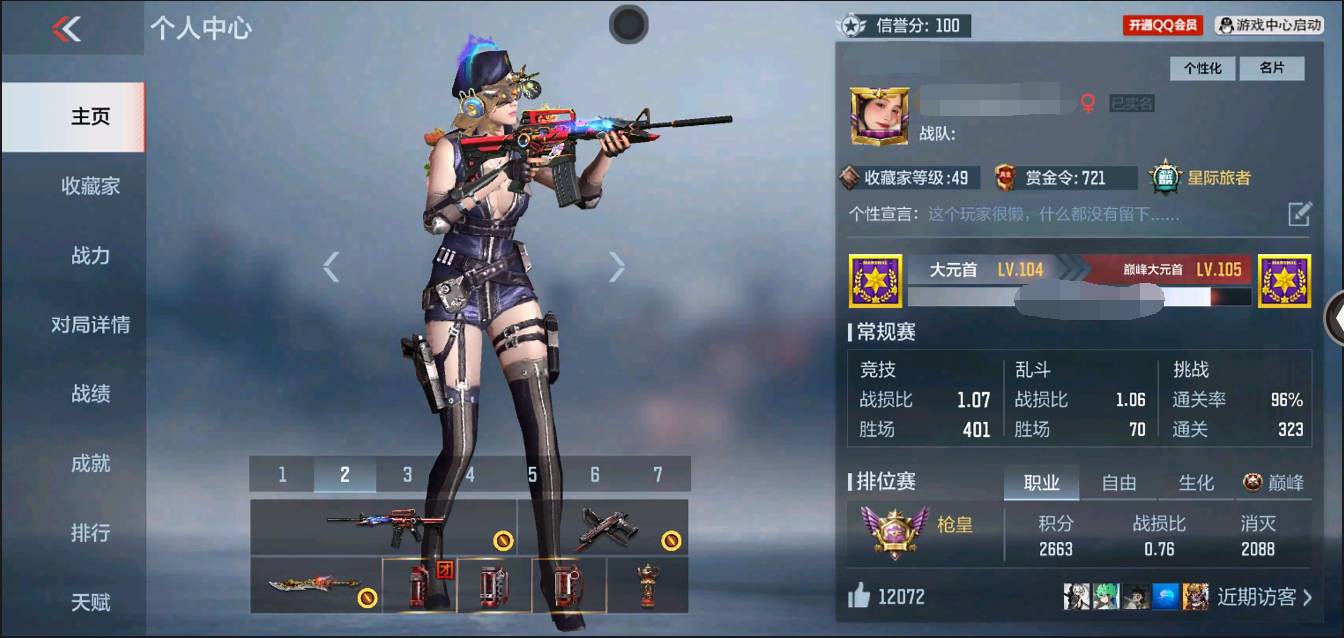
Task: Switch to the 战力 menu entry
Action: tap(90, 256)
